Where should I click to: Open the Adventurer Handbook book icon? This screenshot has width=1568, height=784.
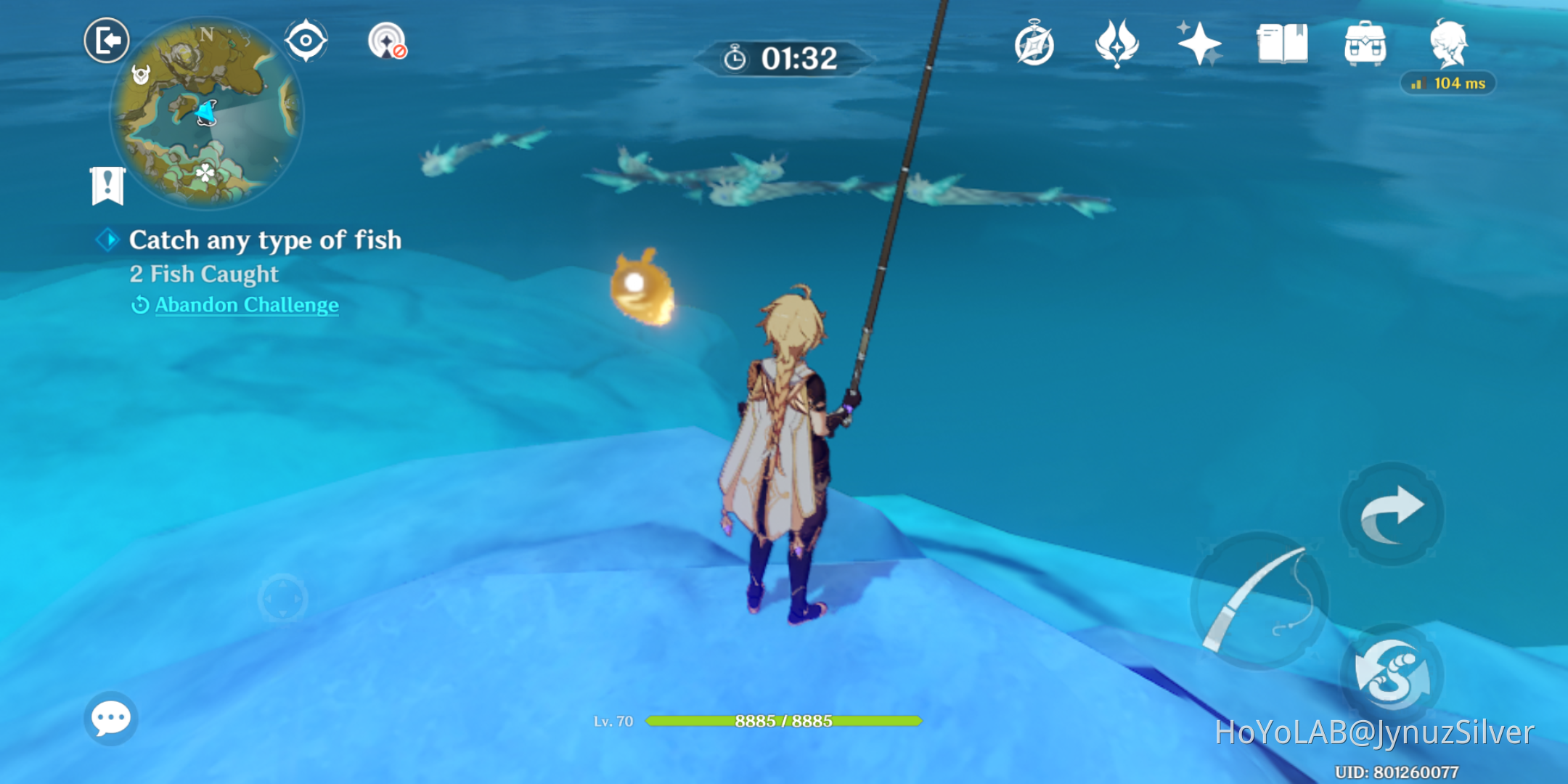tap(1282, 45)
